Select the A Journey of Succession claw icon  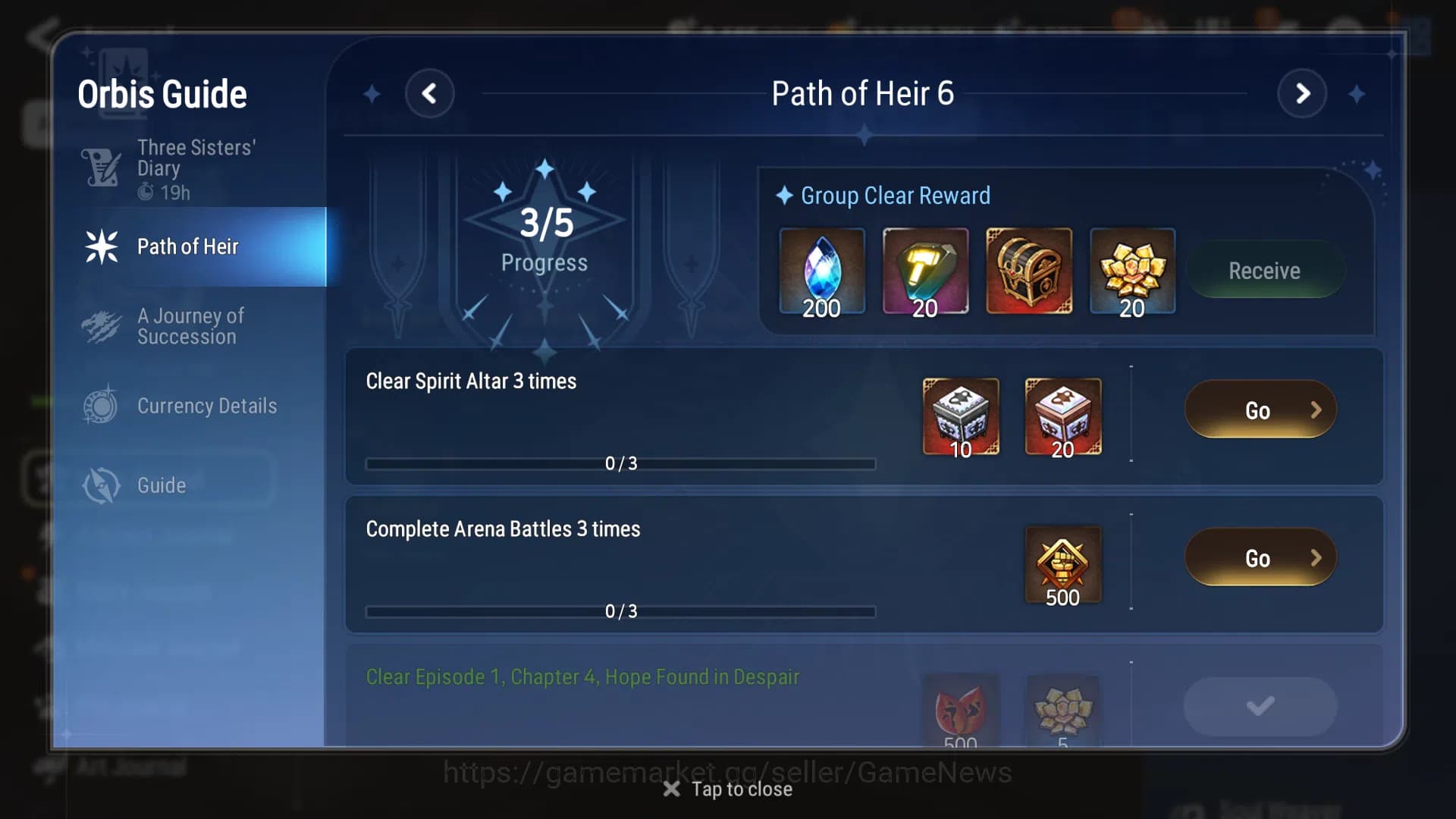pos(102,326)
